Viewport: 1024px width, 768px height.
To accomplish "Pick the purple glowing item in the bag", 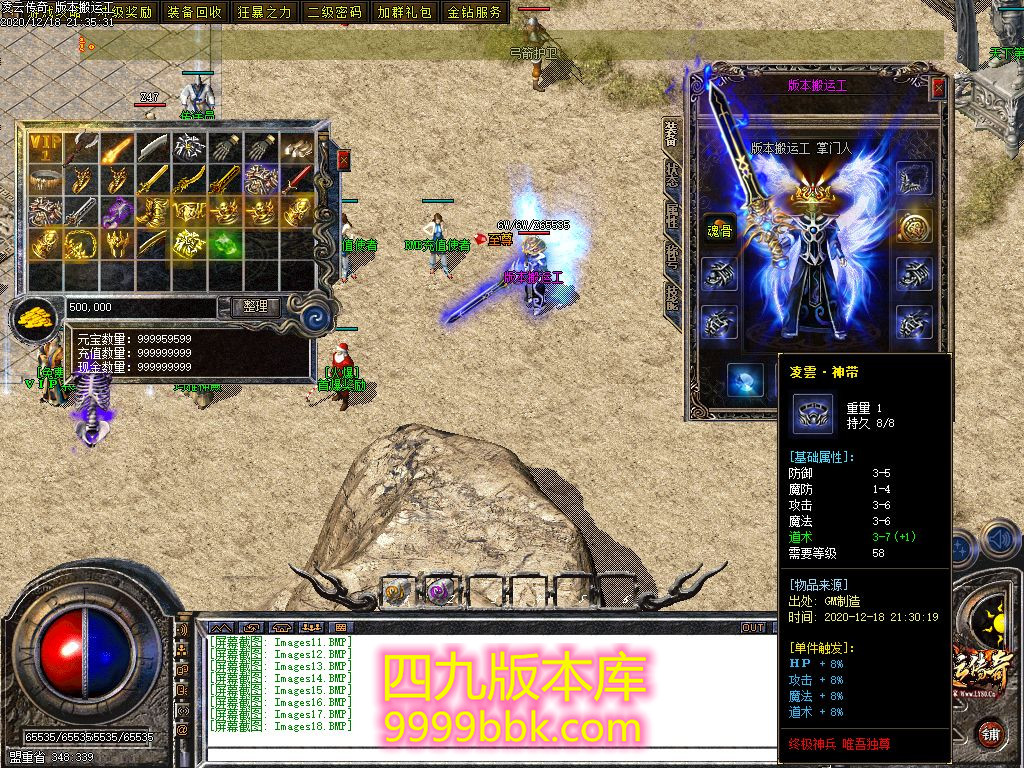I will click(x=117, y=211).
